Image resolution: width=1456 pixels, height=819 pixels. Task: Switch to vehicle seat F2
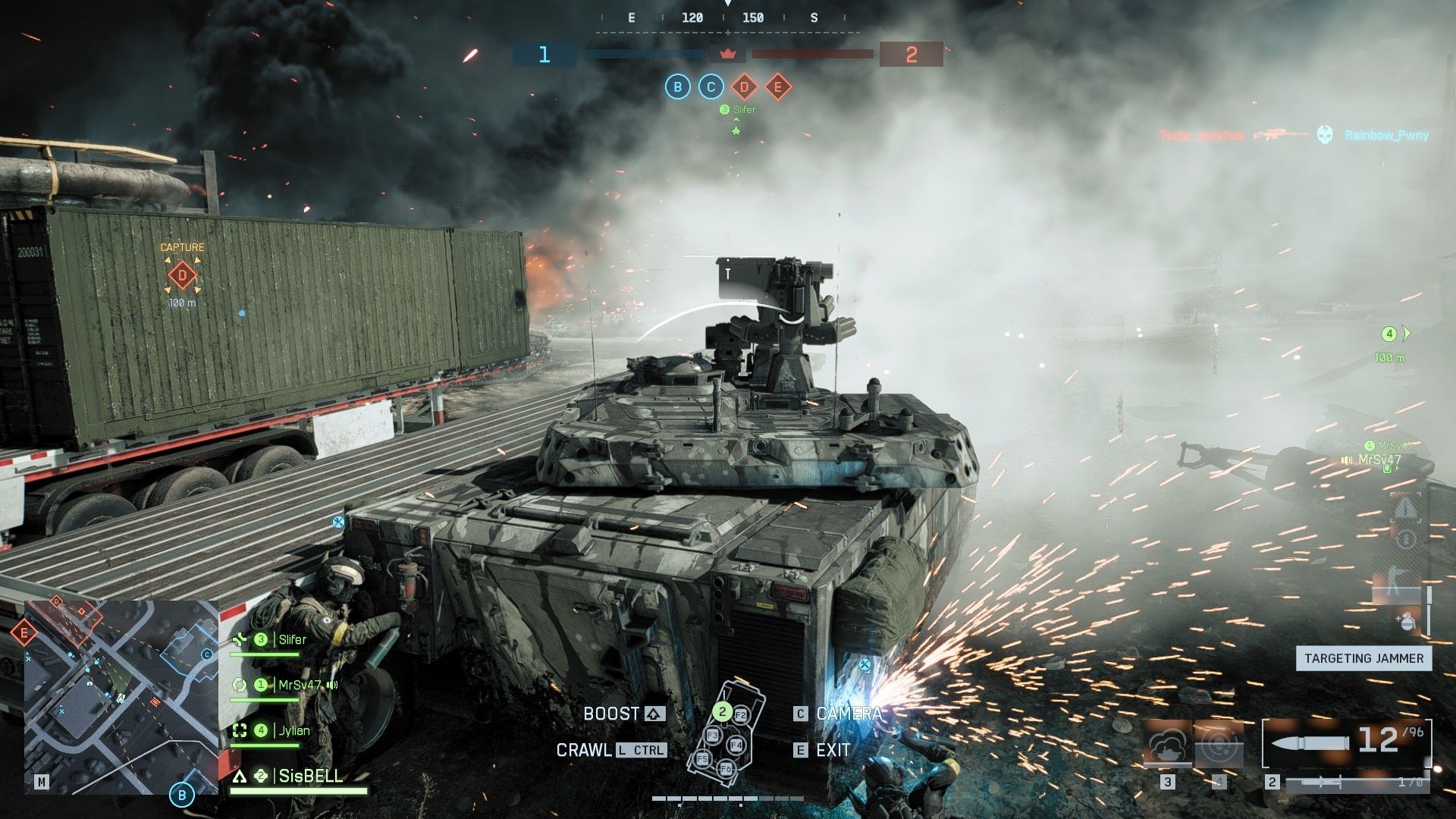pyautogui.click(x=741, y=714)
